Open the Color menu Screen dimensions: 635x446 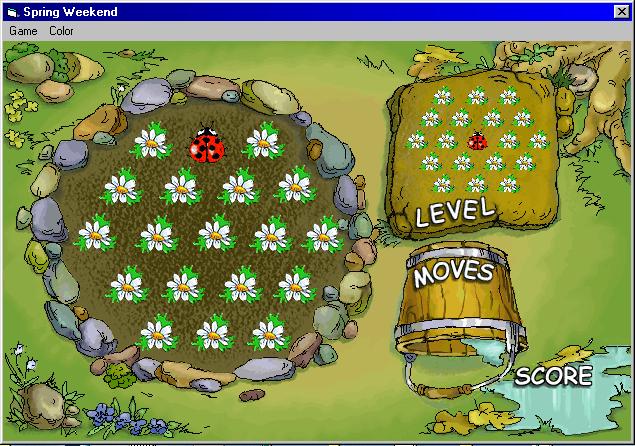pos(61,31)
